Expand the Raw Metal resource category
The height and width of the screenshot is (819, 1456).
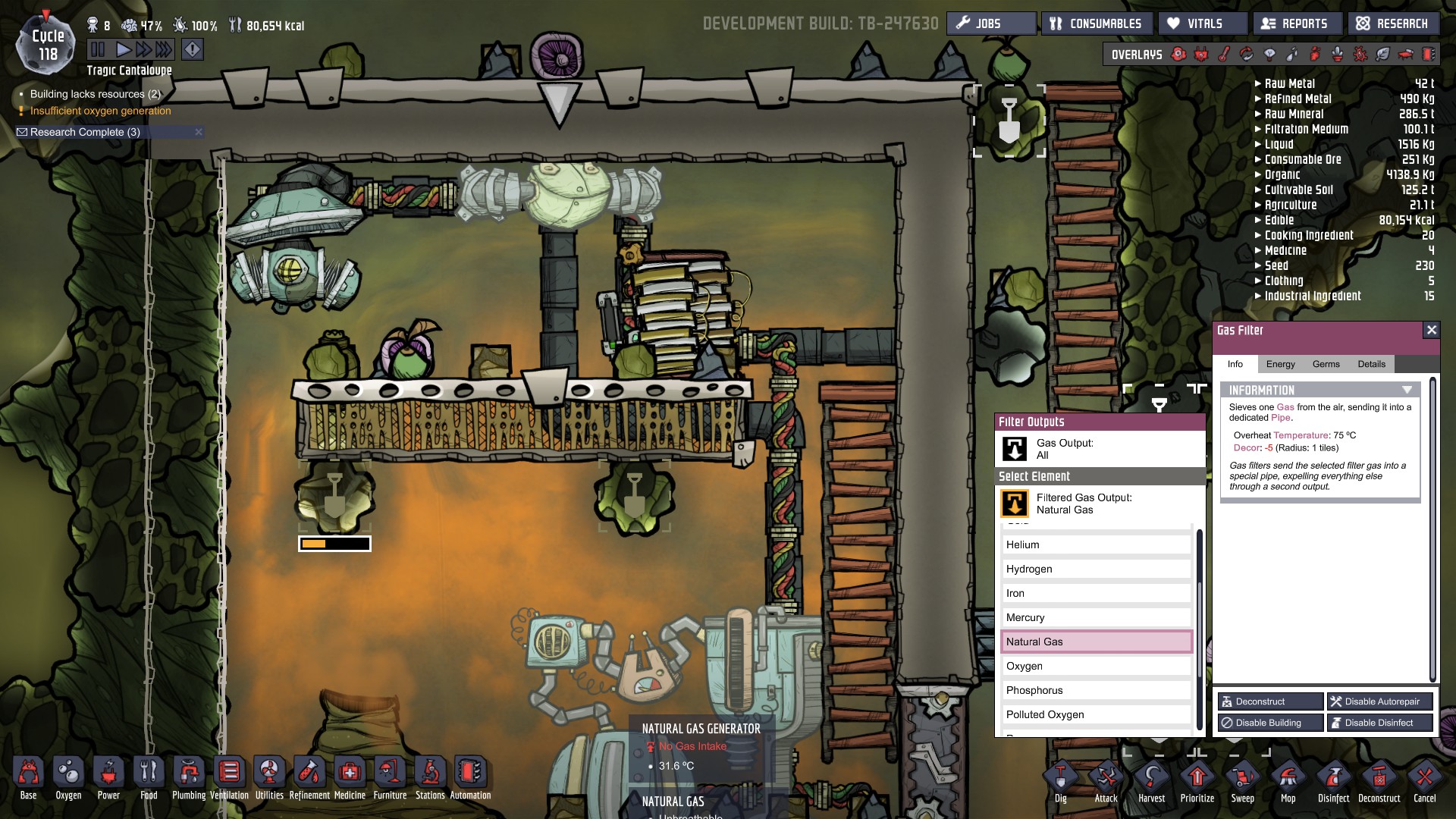click(1258, 83)
